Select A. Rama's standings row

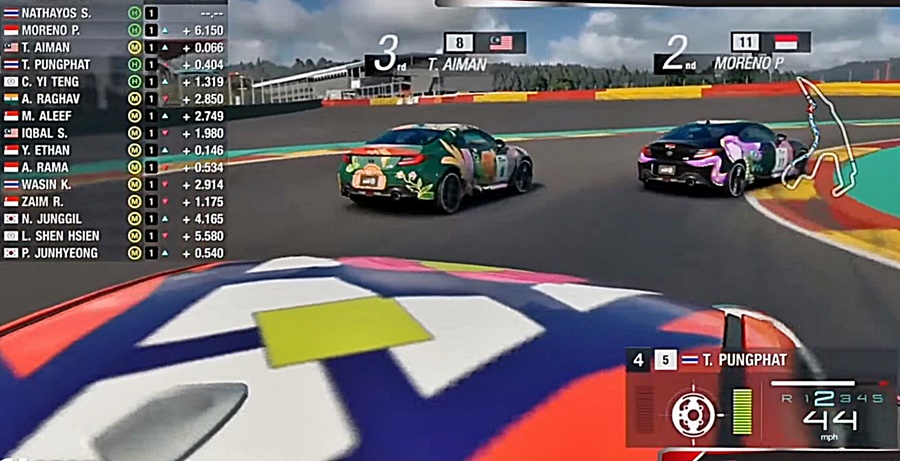pyautogui.click(x=52, y=167)
